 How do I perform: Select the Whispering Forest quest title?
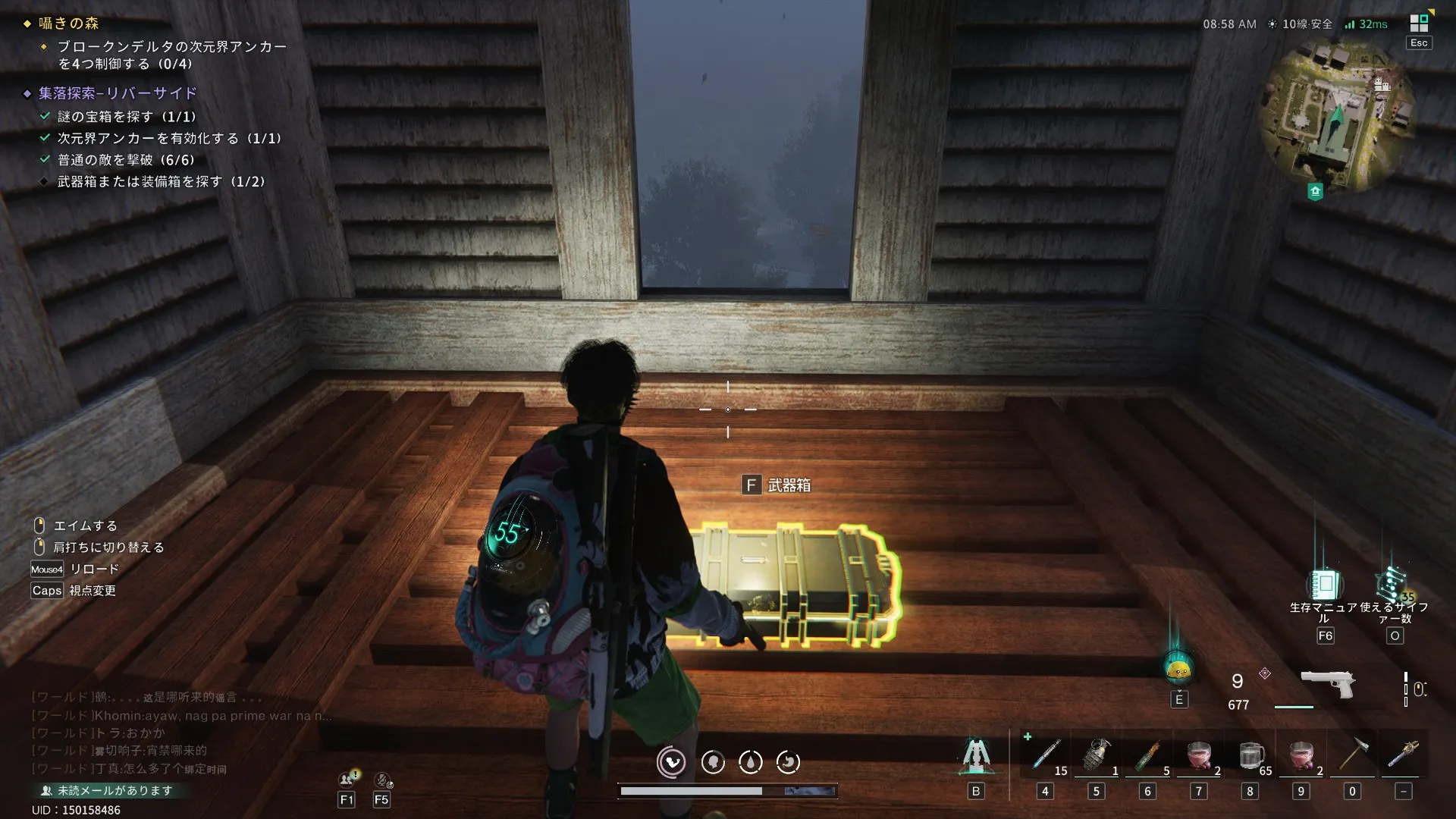(69, 24)
